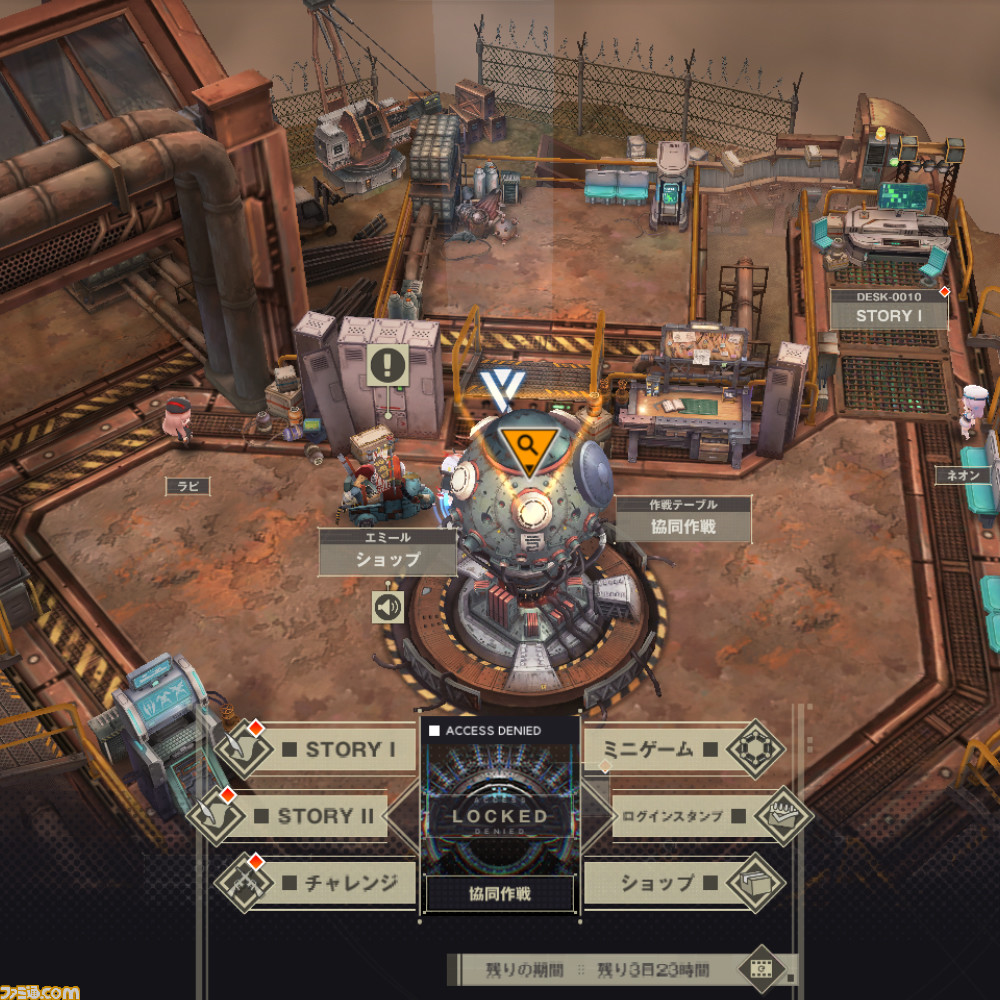
Task: Open the 作戦テーブル 協同作戦 label
Action: click(683, 520)
